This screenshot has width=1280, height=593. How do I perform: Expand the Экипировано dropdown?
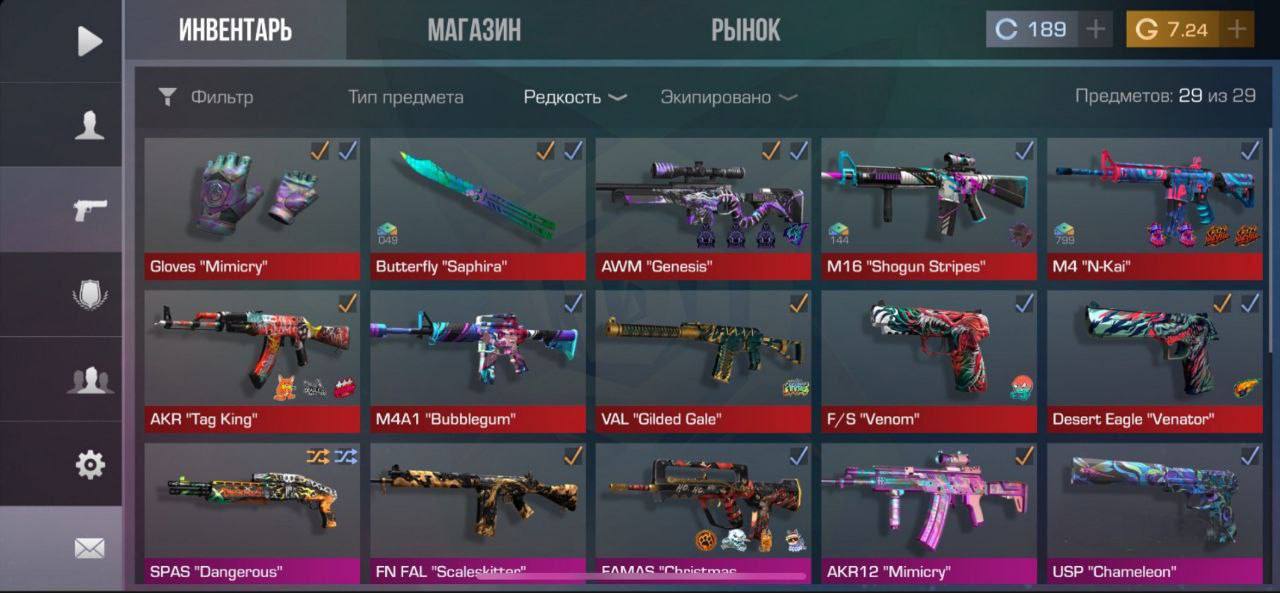click(x=728, y=97)
